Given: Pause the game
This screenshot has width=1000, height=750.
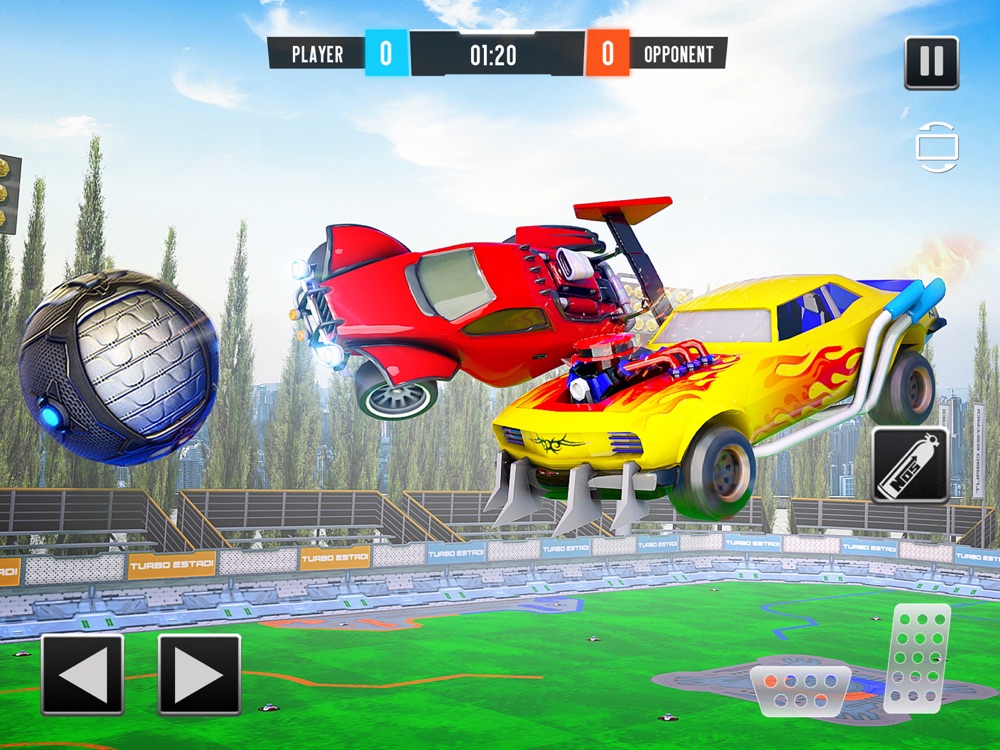Looking at the screenshot, I should pos(931,63).
